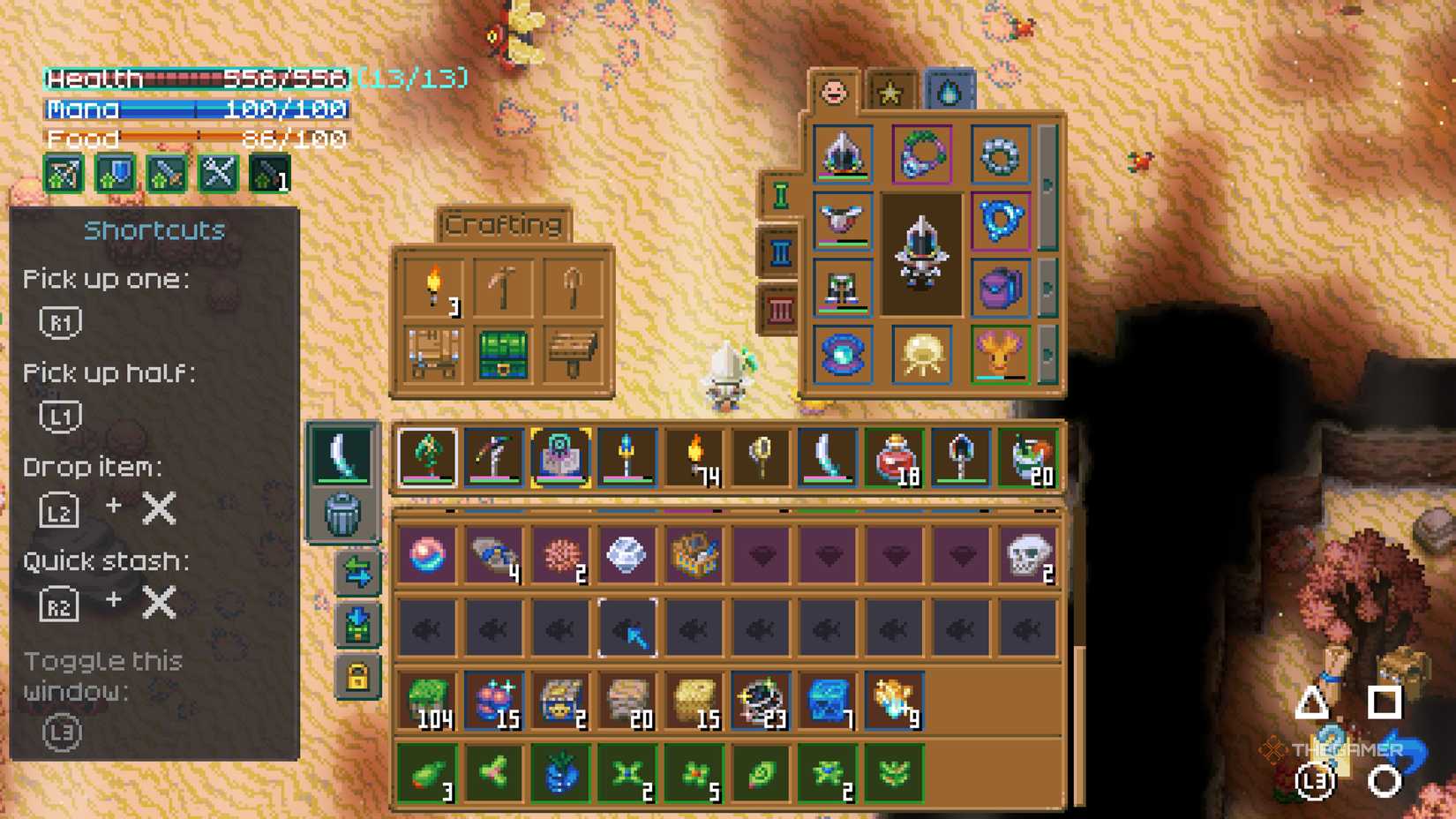This screenshot has width=1456, height=819.
Task: Switch to armor loadout II
Action: coord(778,250)
